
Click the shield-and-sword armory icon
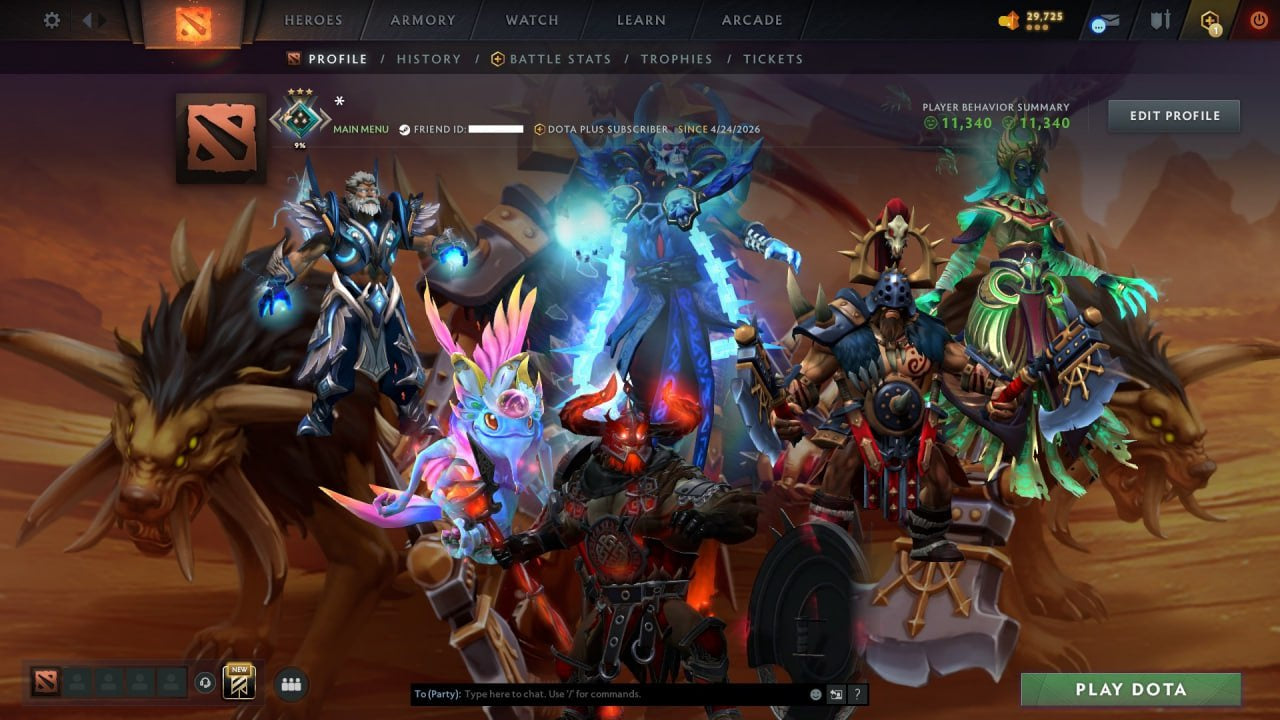pyautogui.click(x=1163, y=19)
